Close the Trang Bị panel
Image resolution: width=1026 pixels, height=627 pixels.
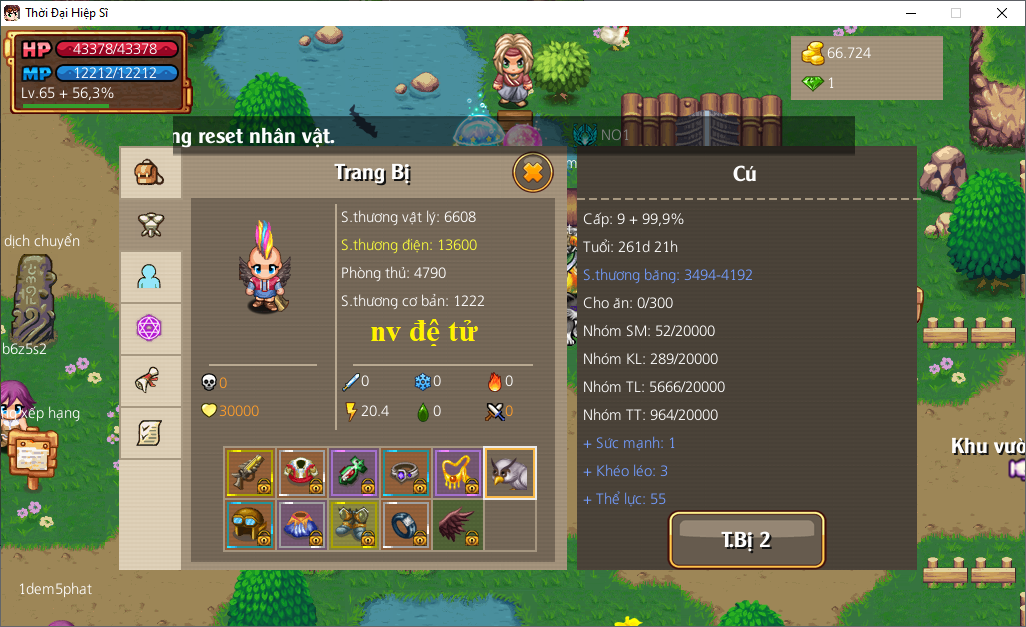533,173
